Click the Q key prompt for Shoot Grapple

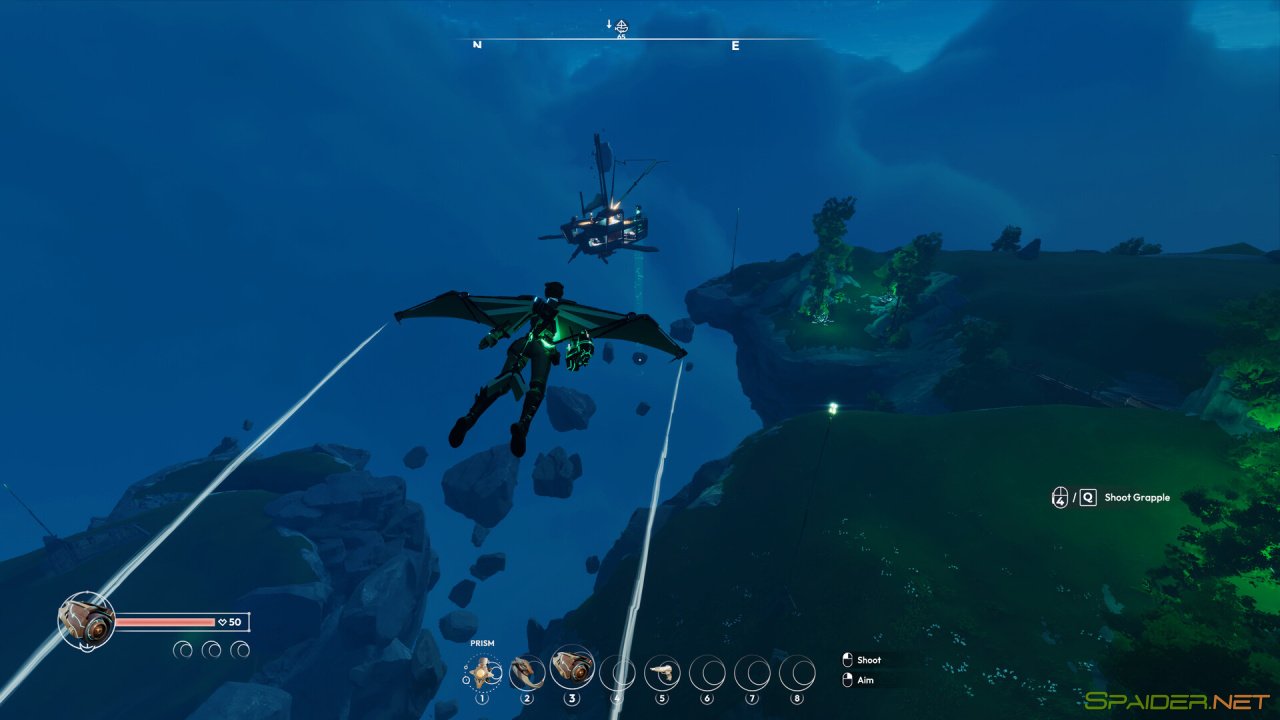[1089, 497]
